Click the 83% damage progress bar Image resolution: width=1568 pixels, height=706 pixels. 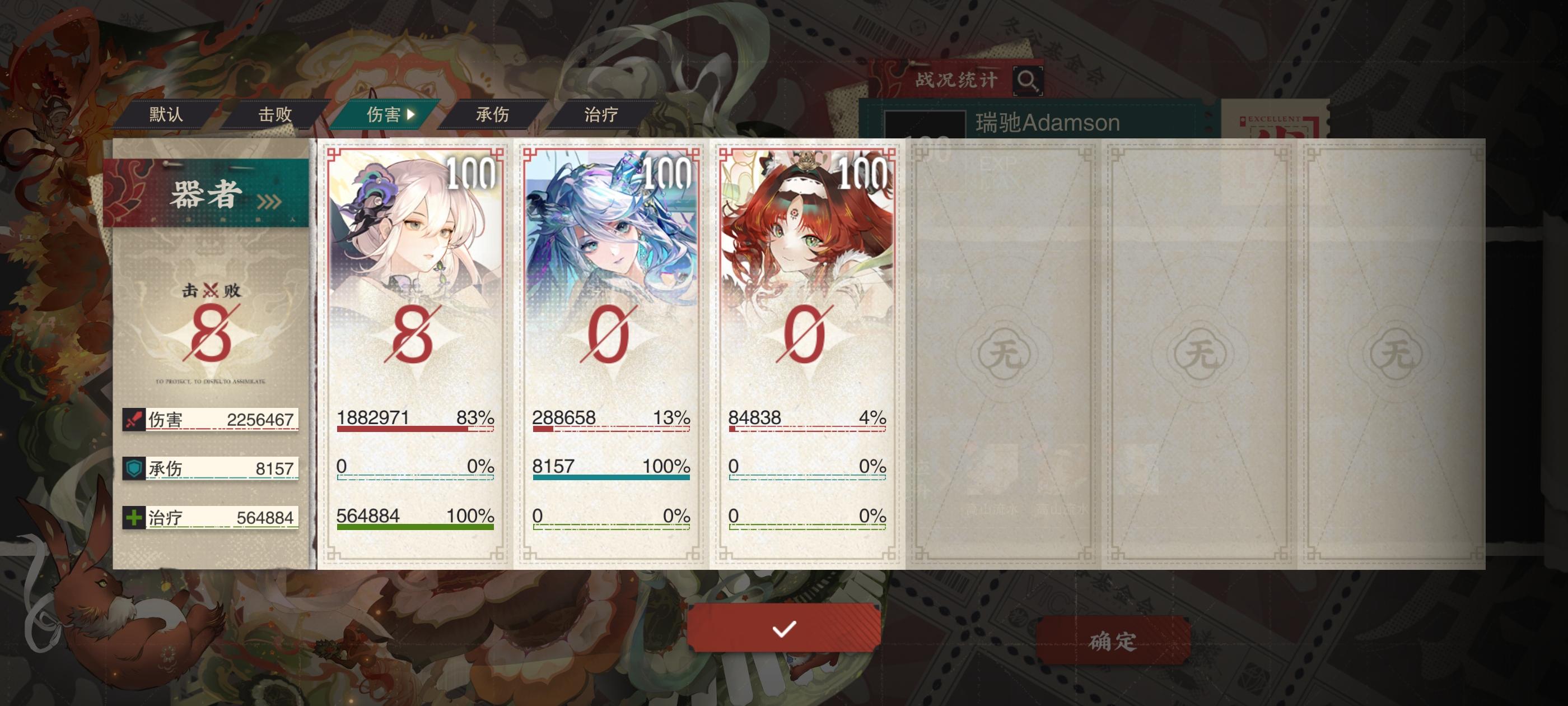(x=415, y=430)
